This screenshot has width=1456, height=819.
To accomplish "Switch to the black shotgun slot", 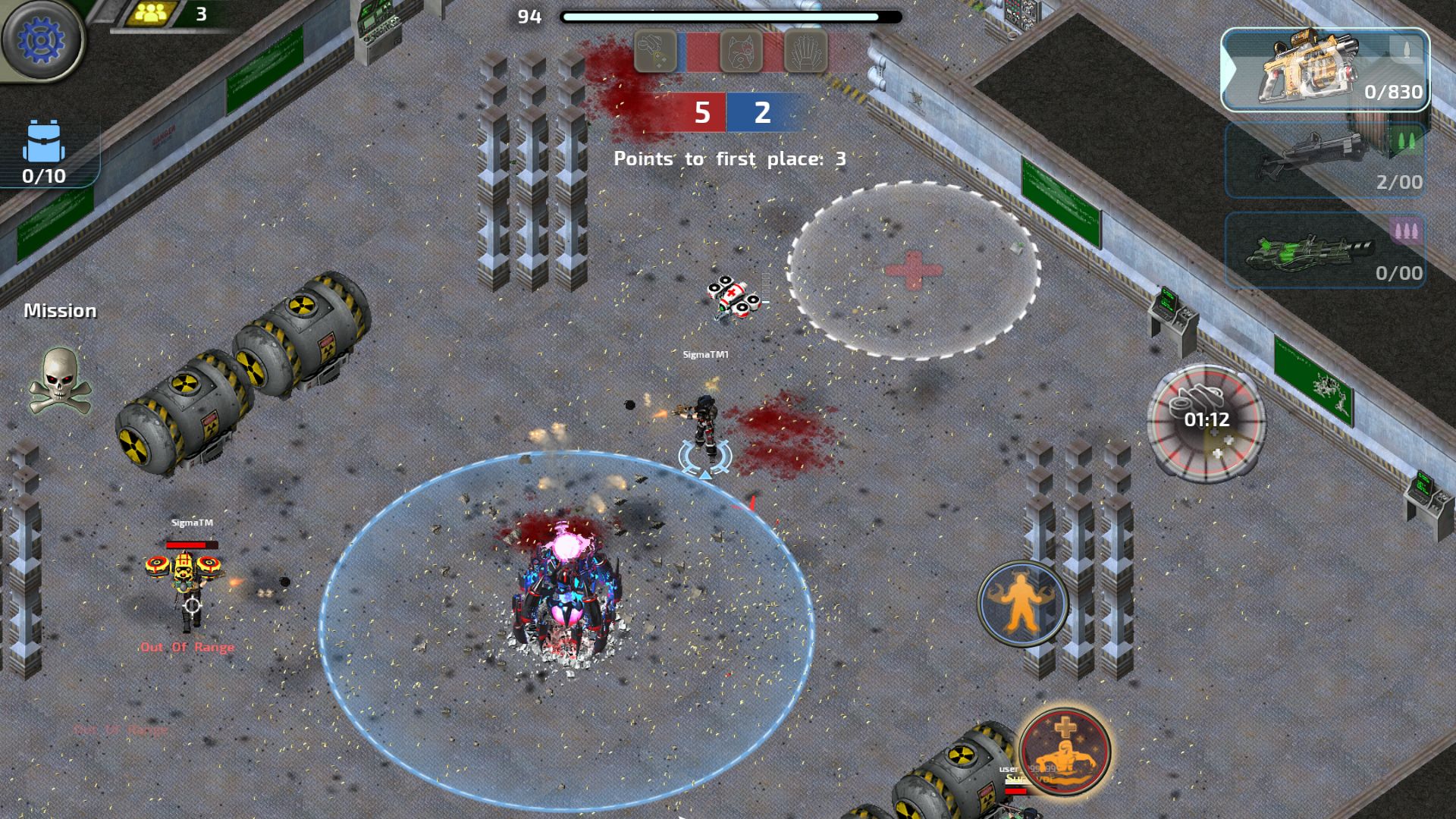I will click(x=1324, y=161).
